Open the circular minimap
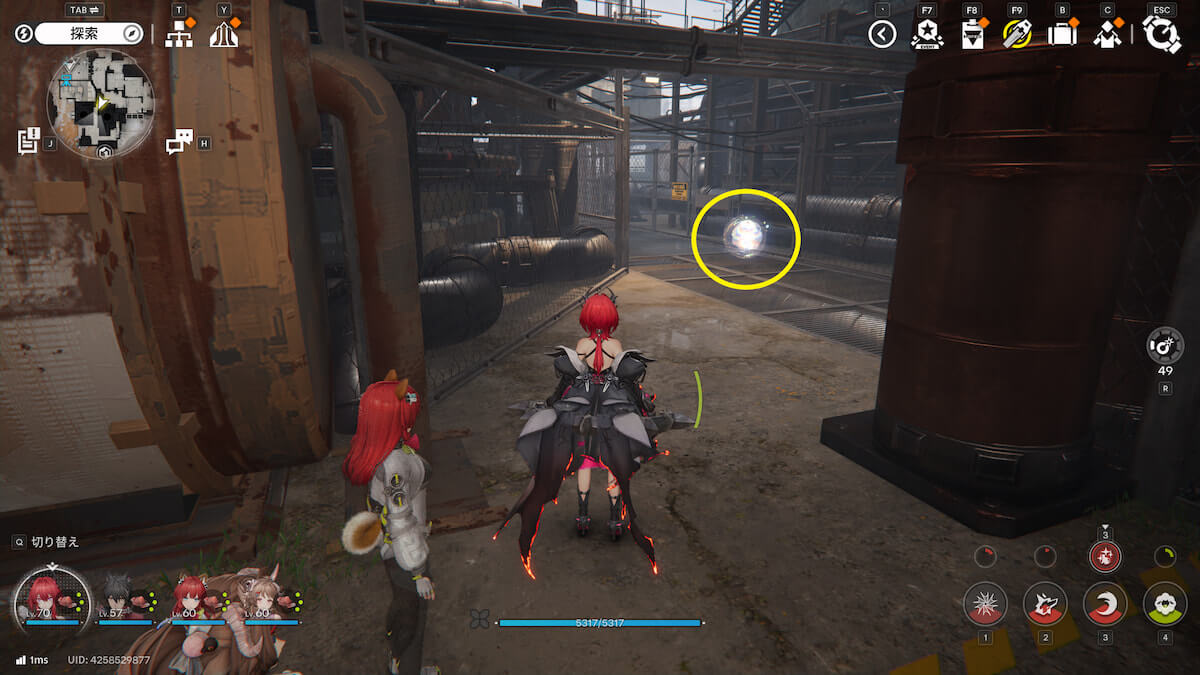The width and height of the screenshot is (1200, 675). tap(101, 104)
